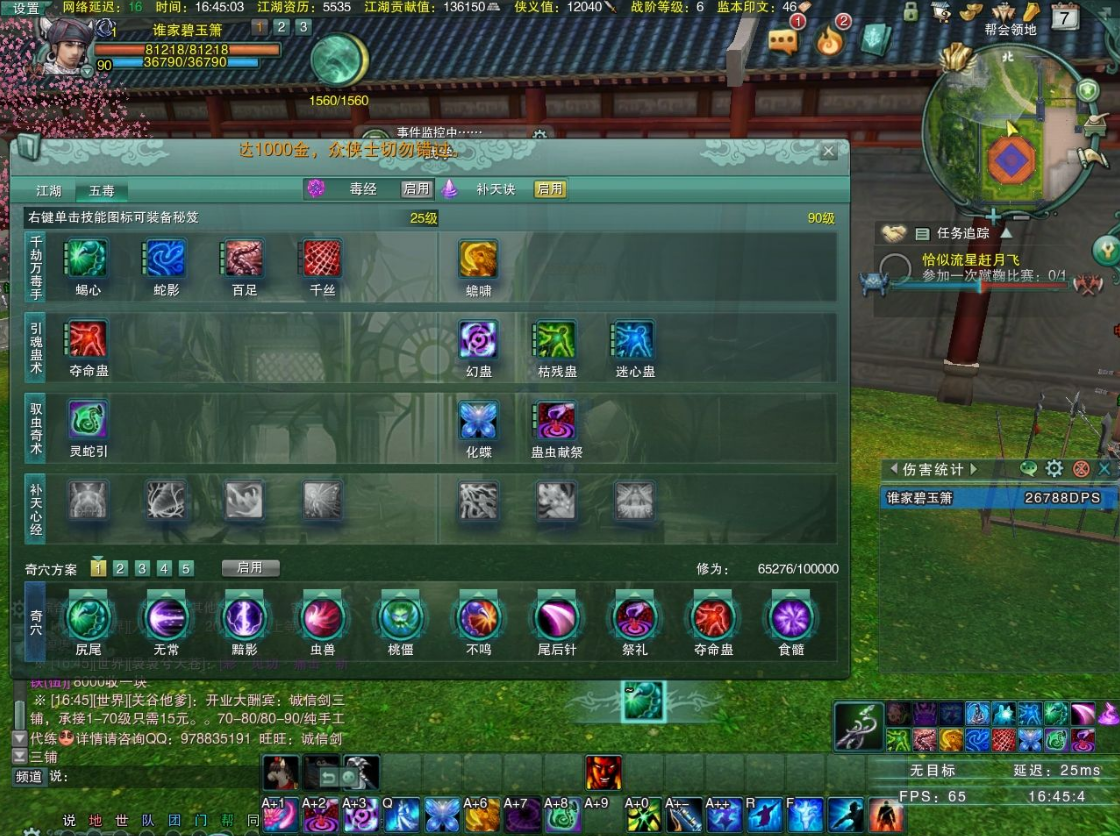Select the 五毒 tab

click(101, 190)
